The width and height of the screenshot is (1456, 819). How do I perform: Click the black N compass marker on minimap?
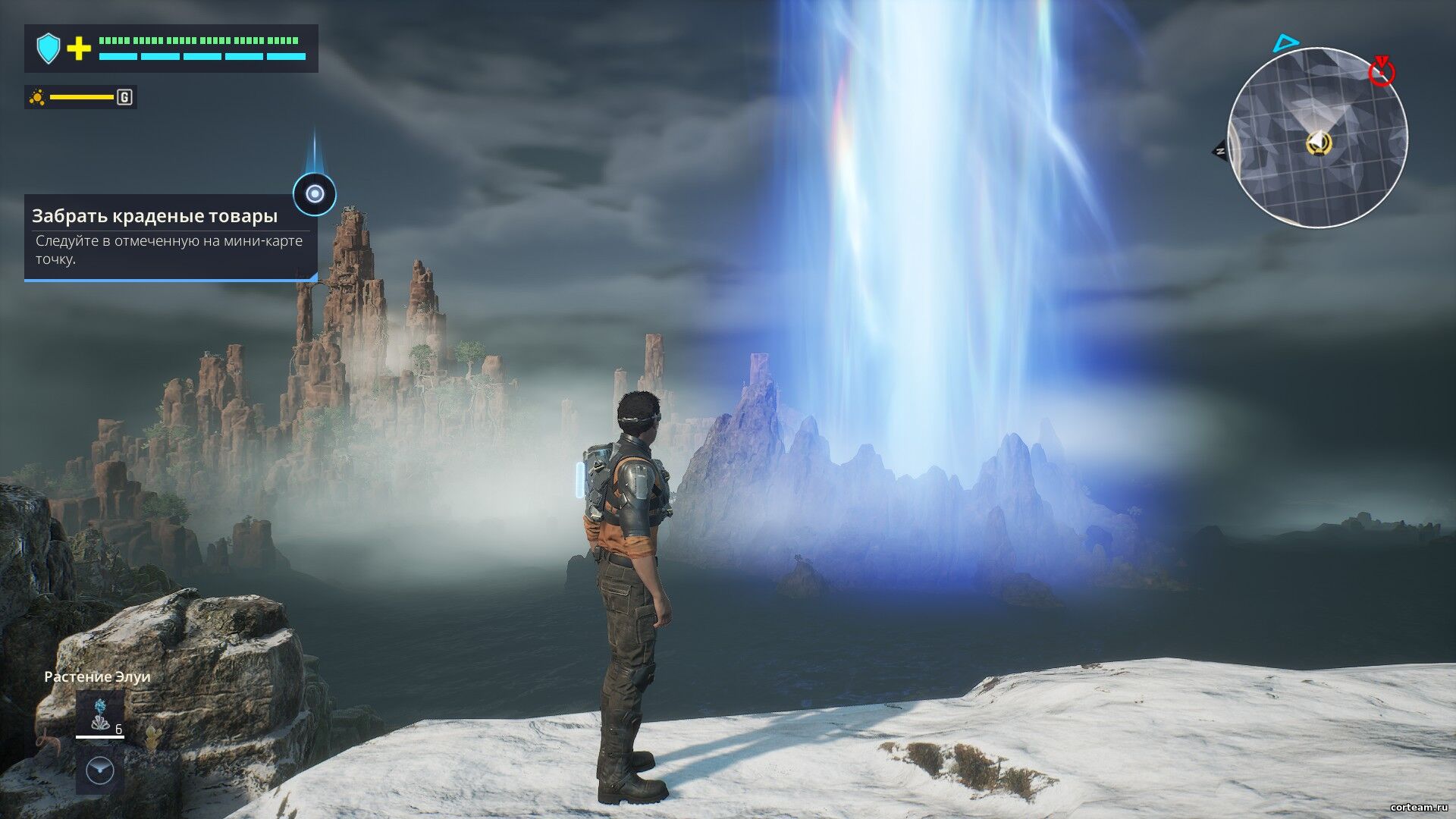click(1220, 151)
